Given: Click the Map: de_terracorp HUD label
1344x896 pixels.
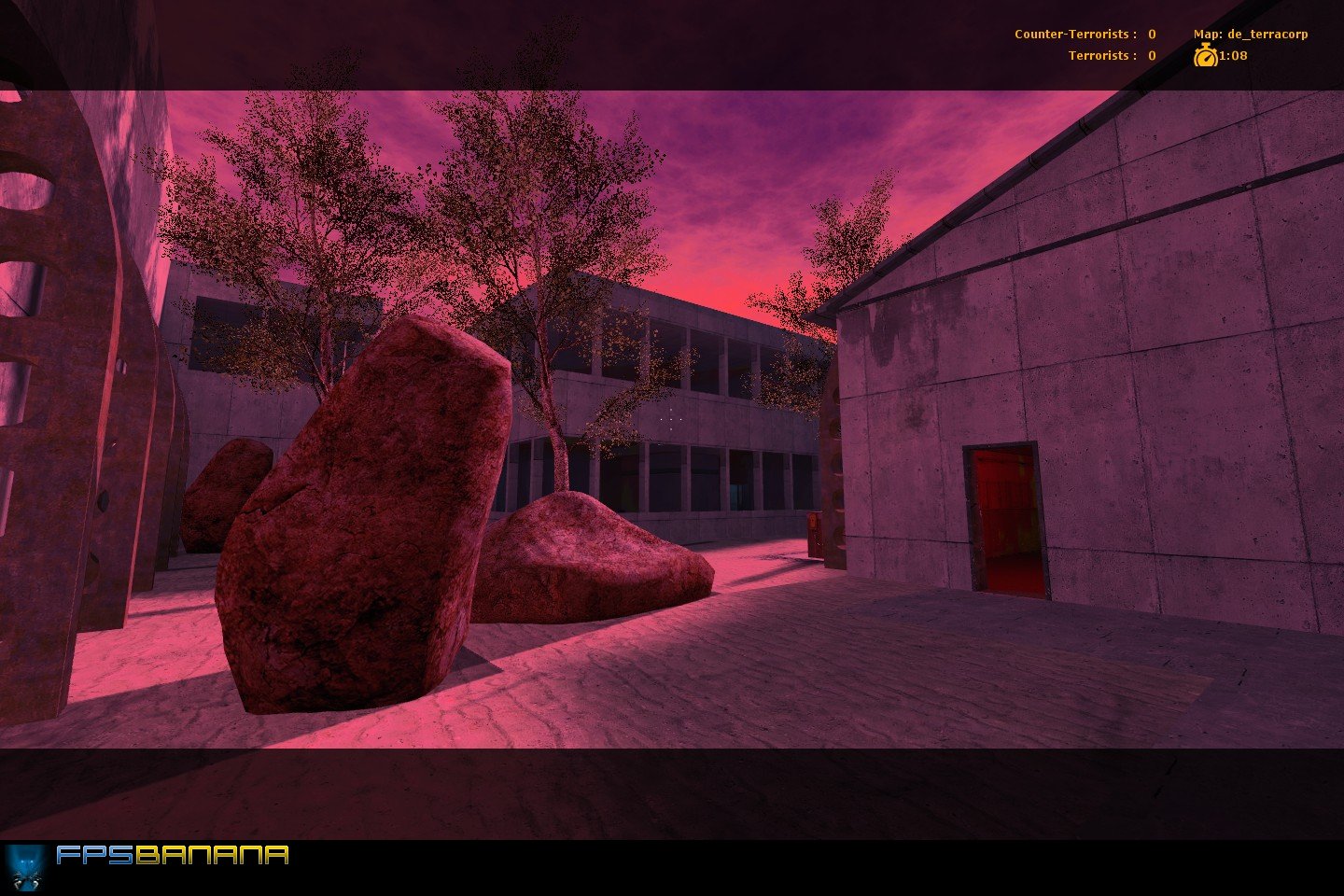Looking at the screenshot, I should click(1251, 33).
